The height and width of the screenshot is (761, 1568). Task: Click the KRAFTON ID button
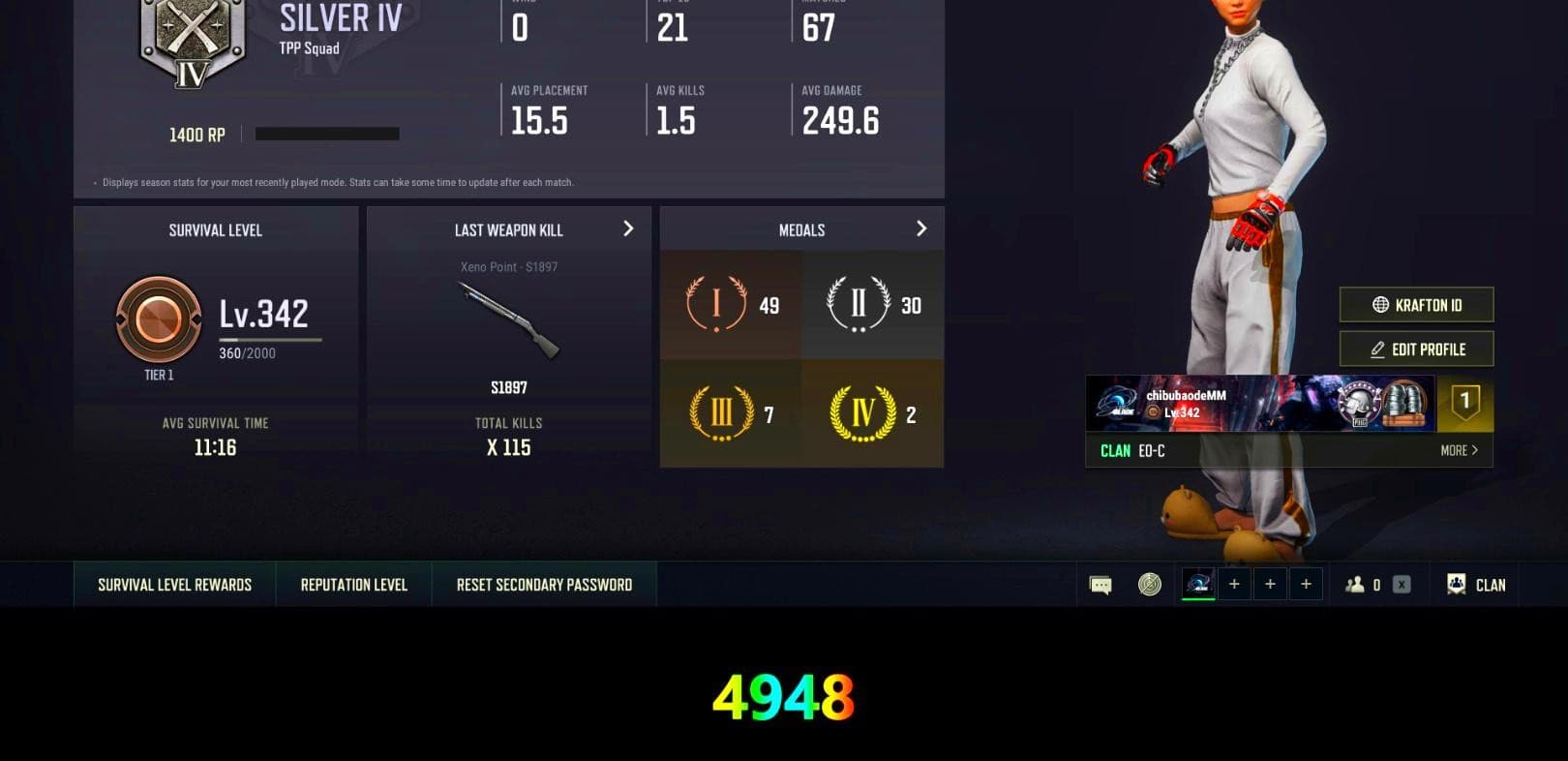point(1416,304)
